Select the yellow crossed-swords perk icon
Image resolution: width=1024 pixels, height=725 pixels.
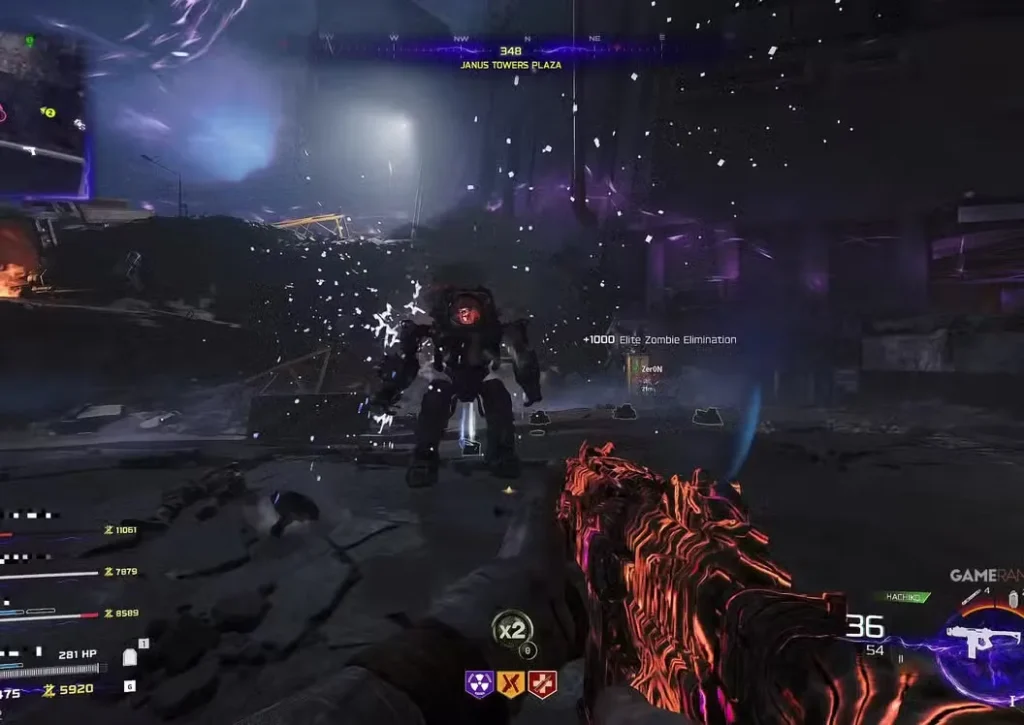(x=510, y=684)
